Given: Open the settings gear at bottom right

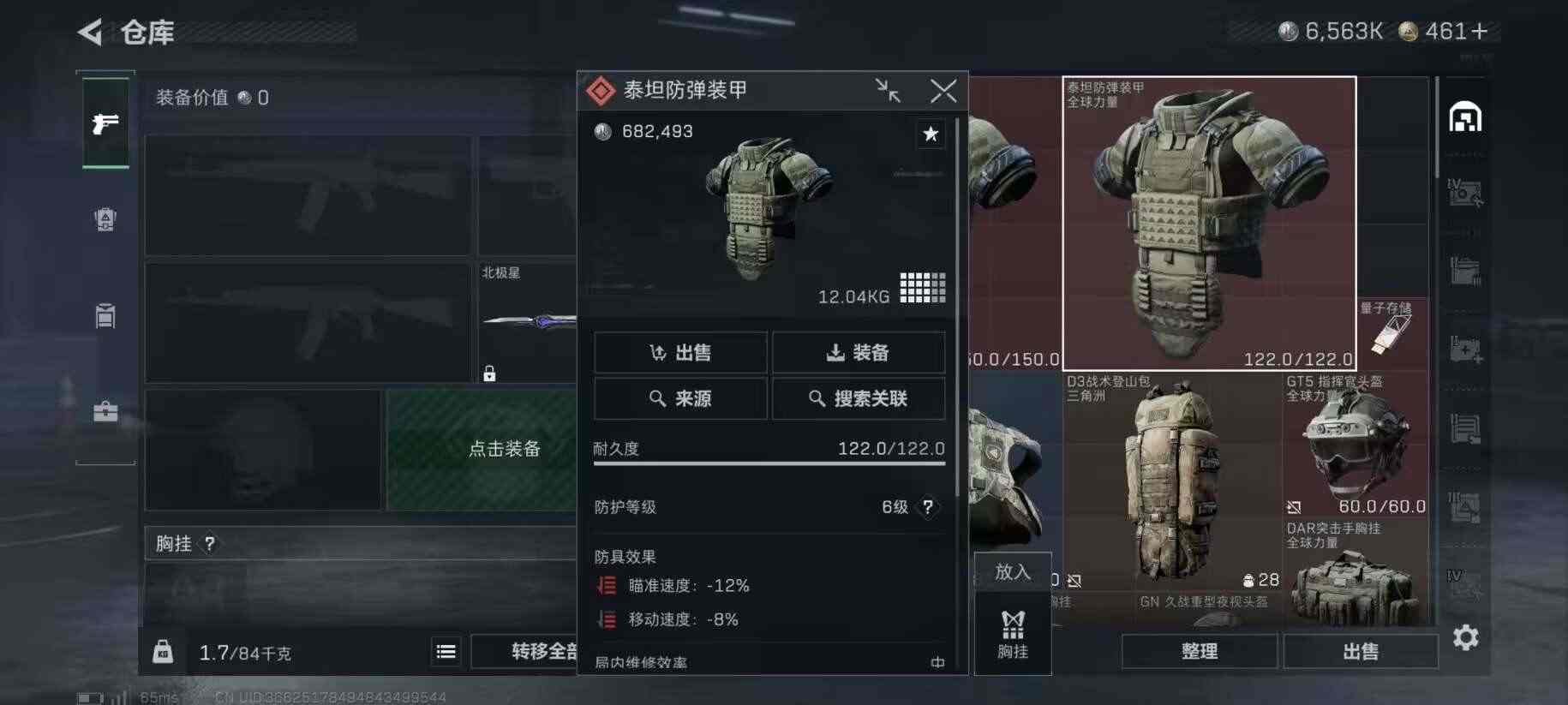Looking at the screenshot, I should [1466, 638].
